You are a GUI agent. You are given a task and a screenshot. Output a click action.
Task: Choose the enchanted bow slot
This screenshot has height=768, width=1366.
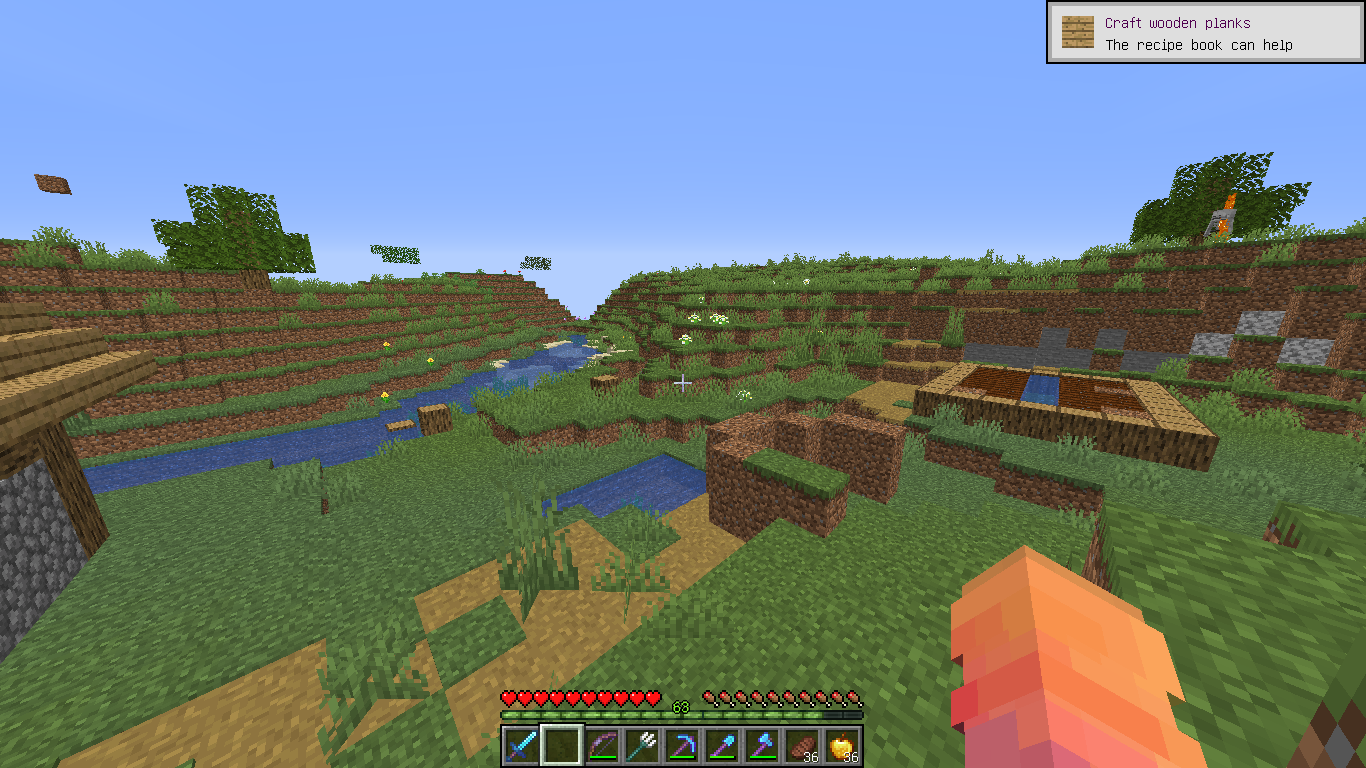pos(602,746)
